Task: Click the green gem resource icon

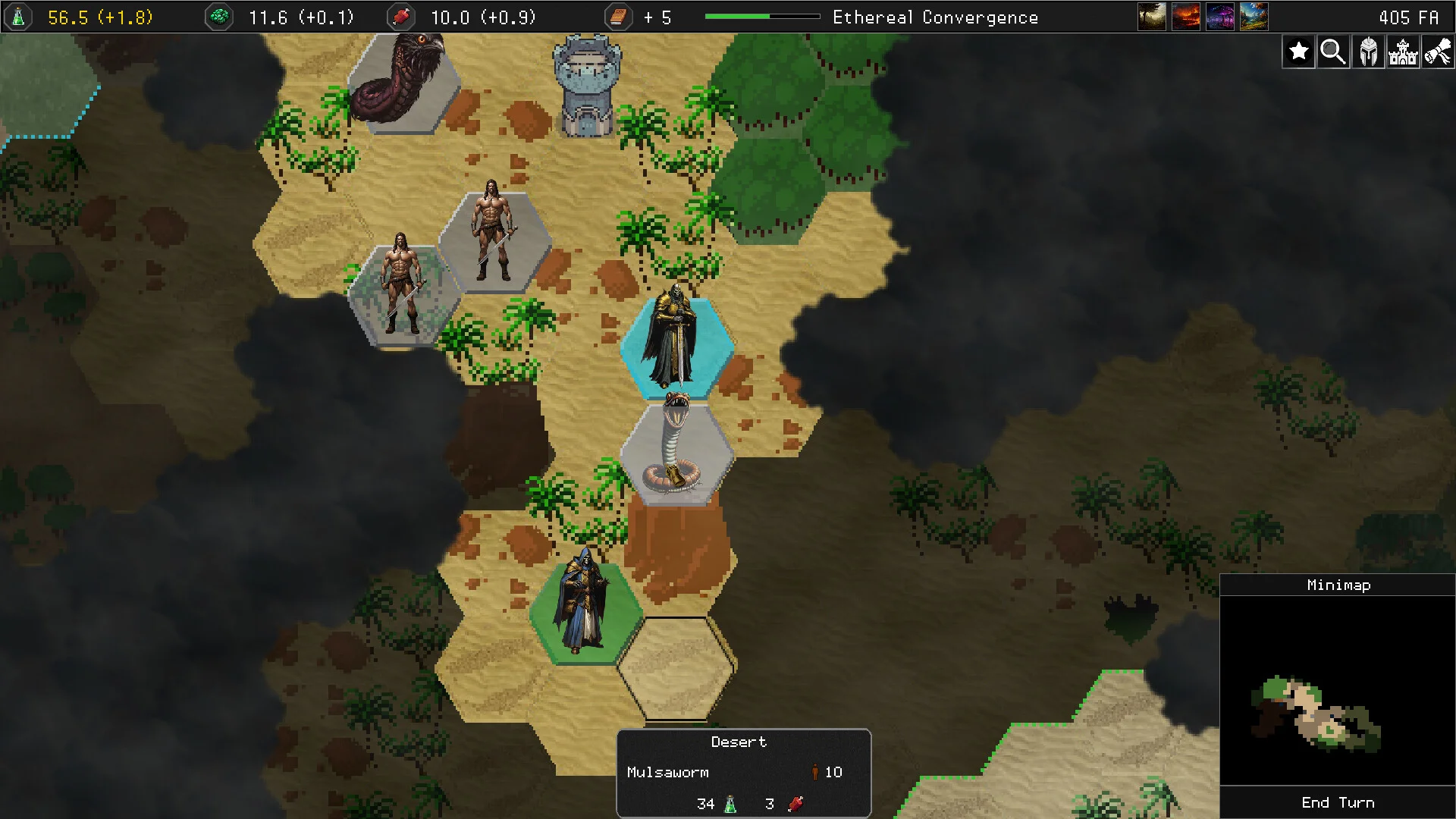Action: click(219, 17)
